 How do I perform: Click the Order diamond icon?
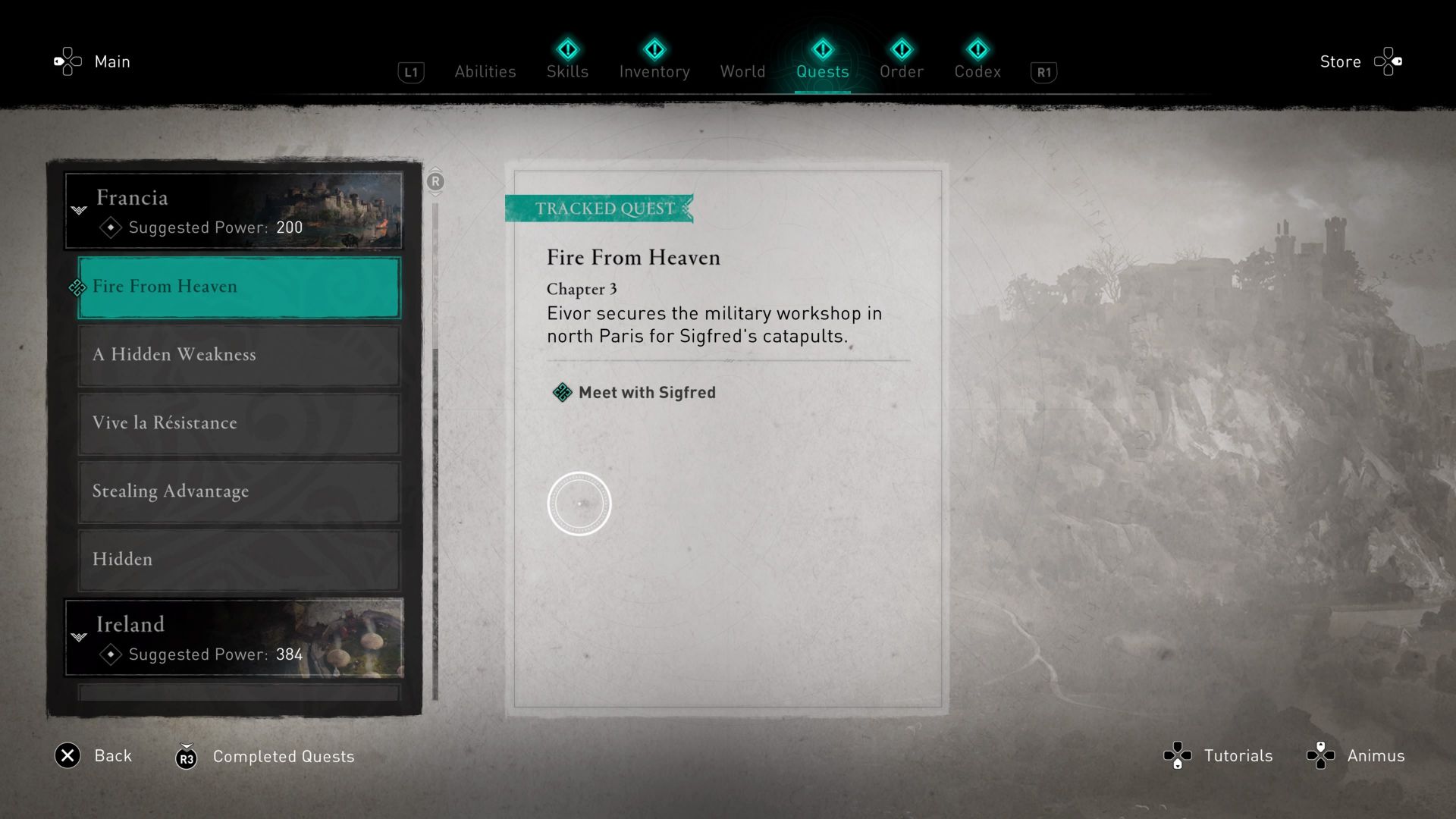tap(902, 49)
